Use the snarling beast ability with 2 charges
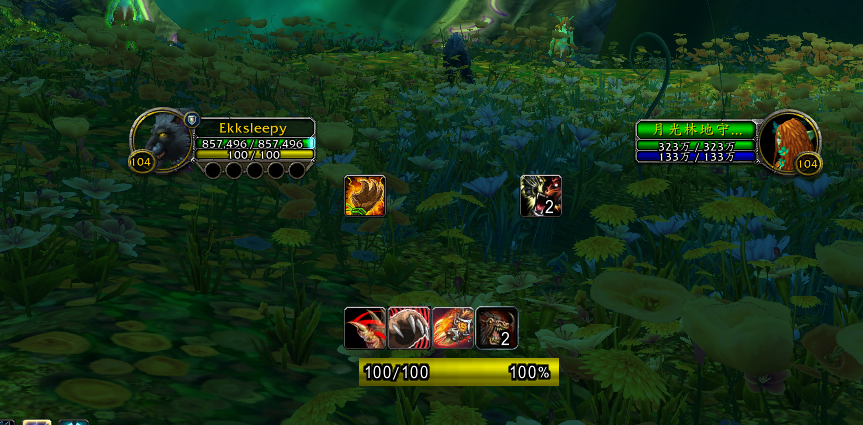Image resolution: width=863 pixels, height=425 pixels. pyautogui.click(x=497, y=327)
